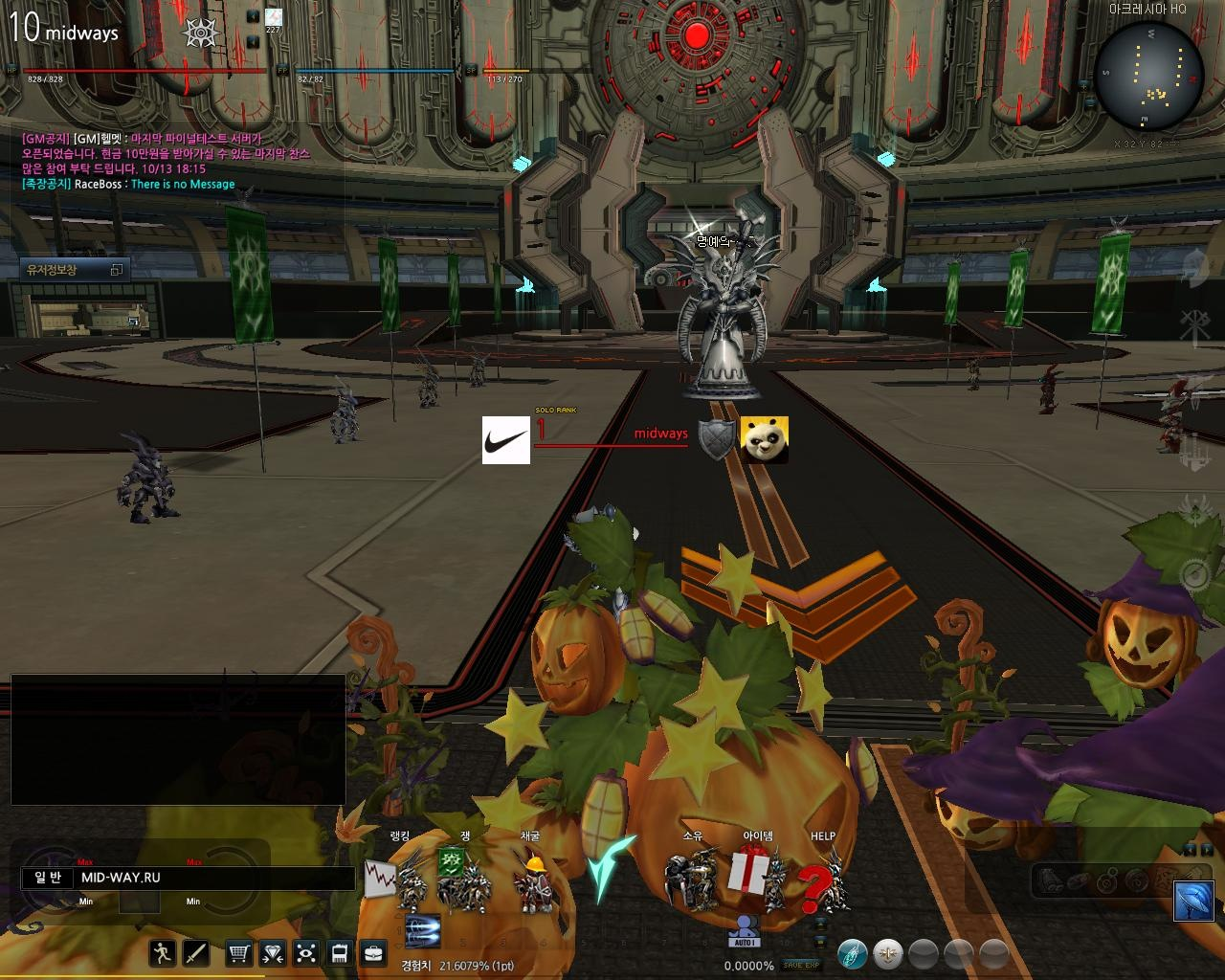Open the briefcase inventory button
The width and height of the screenshot is (1225, 980).
click(x=372, y=952)
